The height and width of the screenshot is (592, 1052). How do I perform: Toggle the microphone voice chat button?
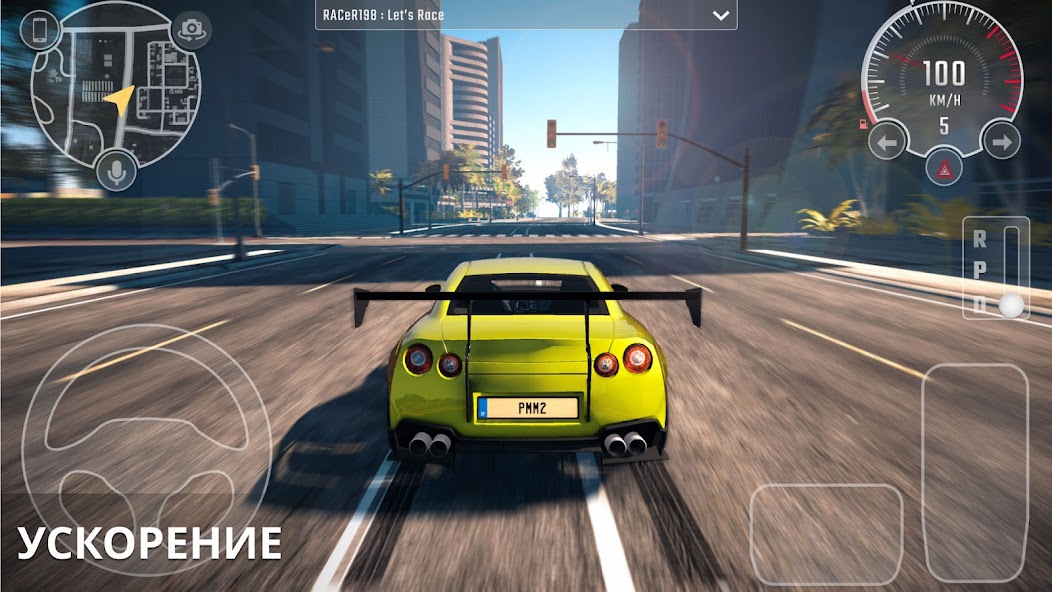[117, 173]
